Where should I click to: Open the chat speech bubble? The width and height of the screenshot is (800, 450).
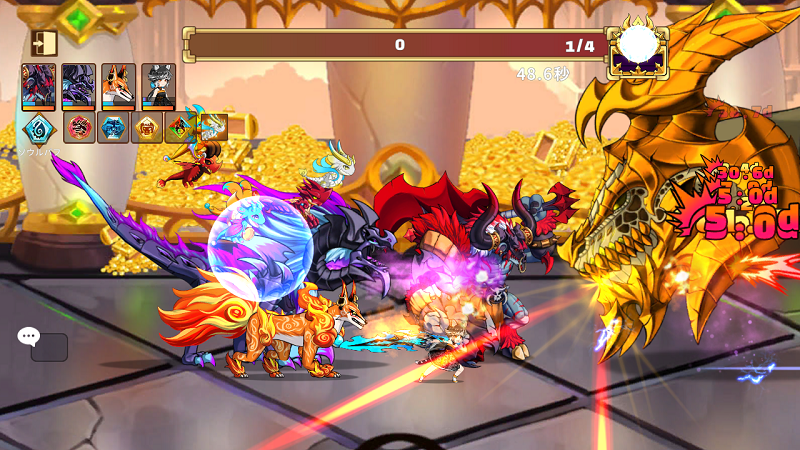pos(29,337)
